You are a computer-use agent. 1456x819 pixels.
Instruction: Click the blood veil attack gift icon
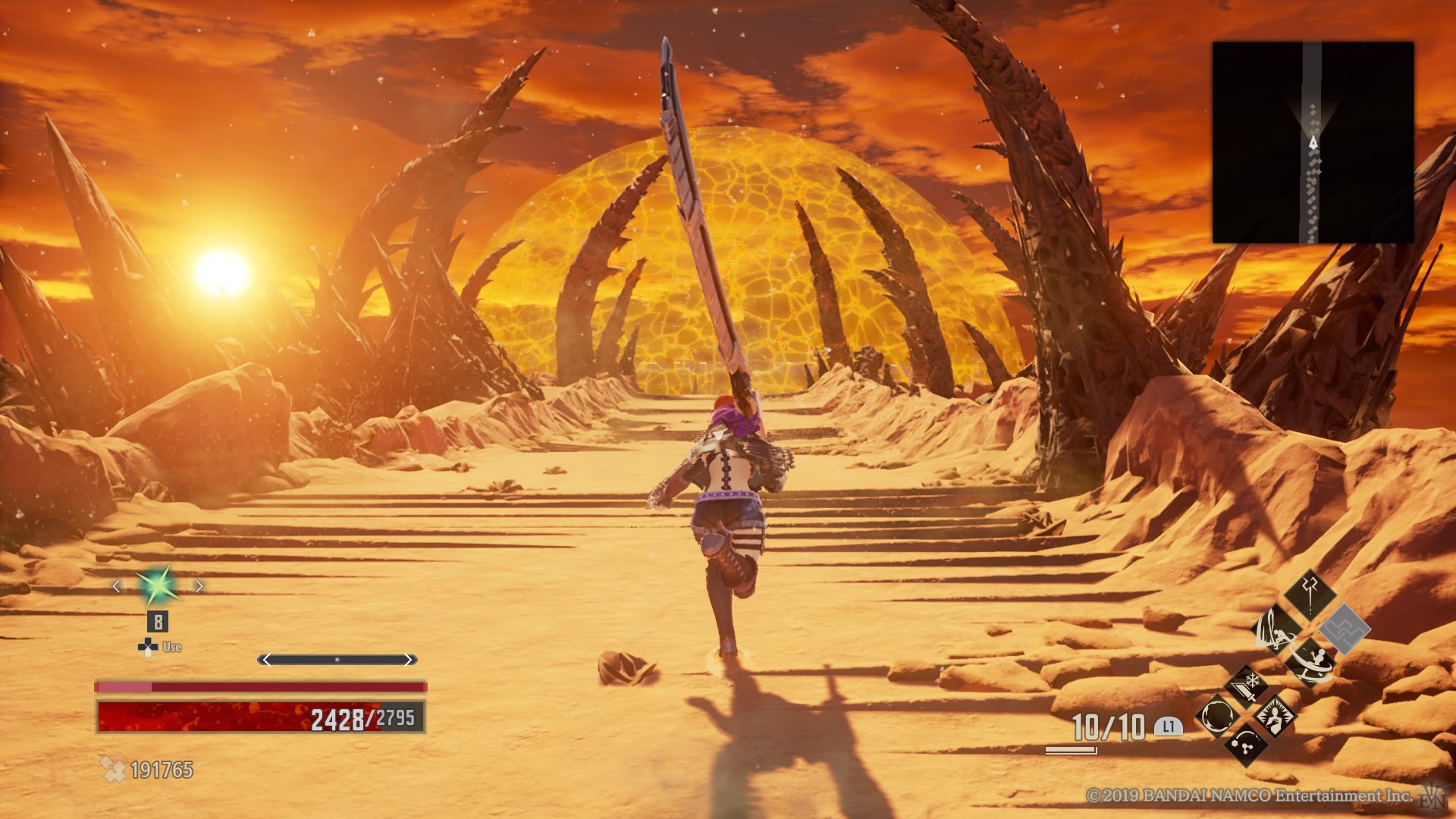click(1277, 629)
